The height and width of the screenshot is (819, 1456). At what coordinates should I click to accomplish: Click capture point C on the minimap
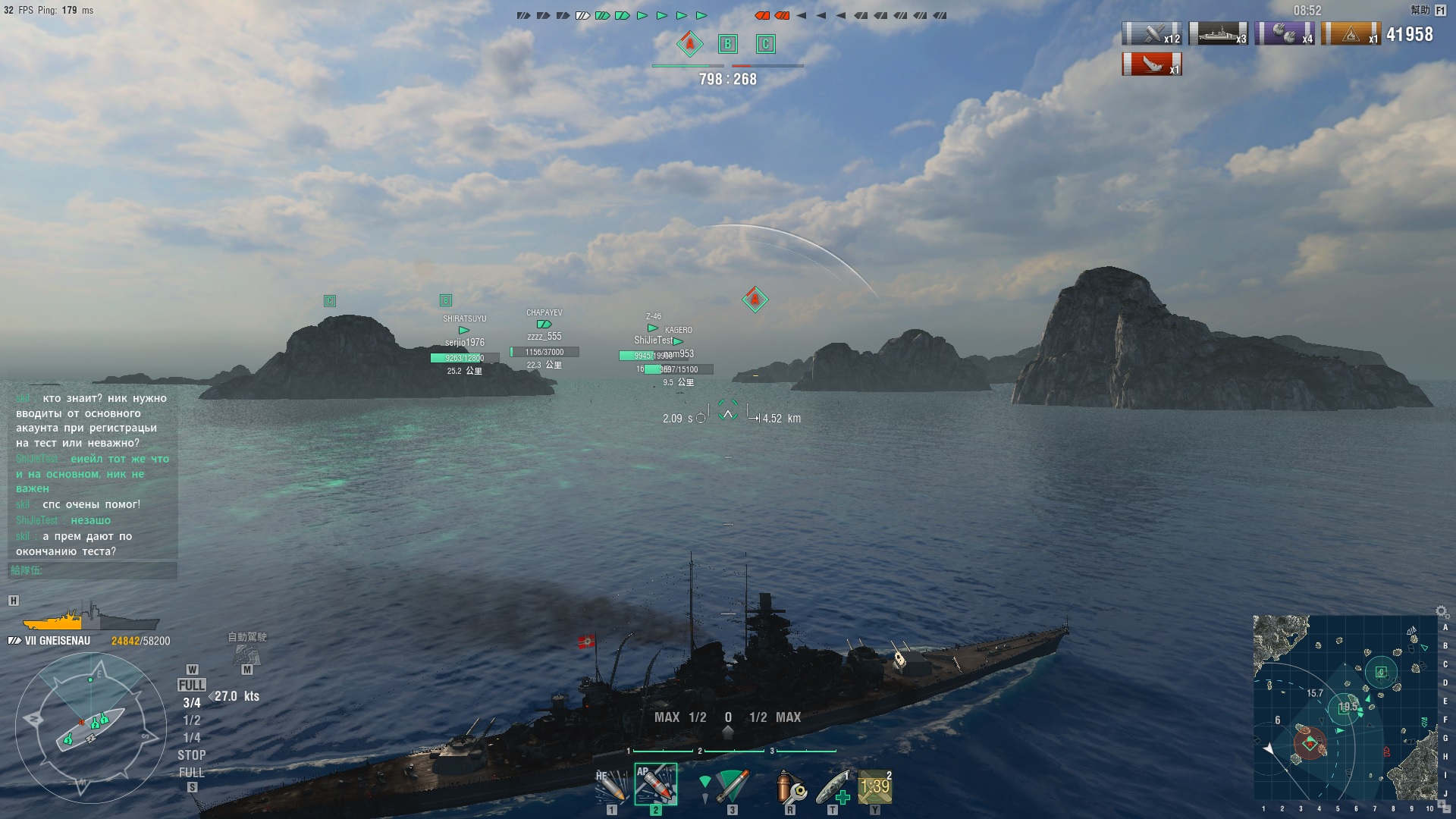click(x=1381, y=672)
